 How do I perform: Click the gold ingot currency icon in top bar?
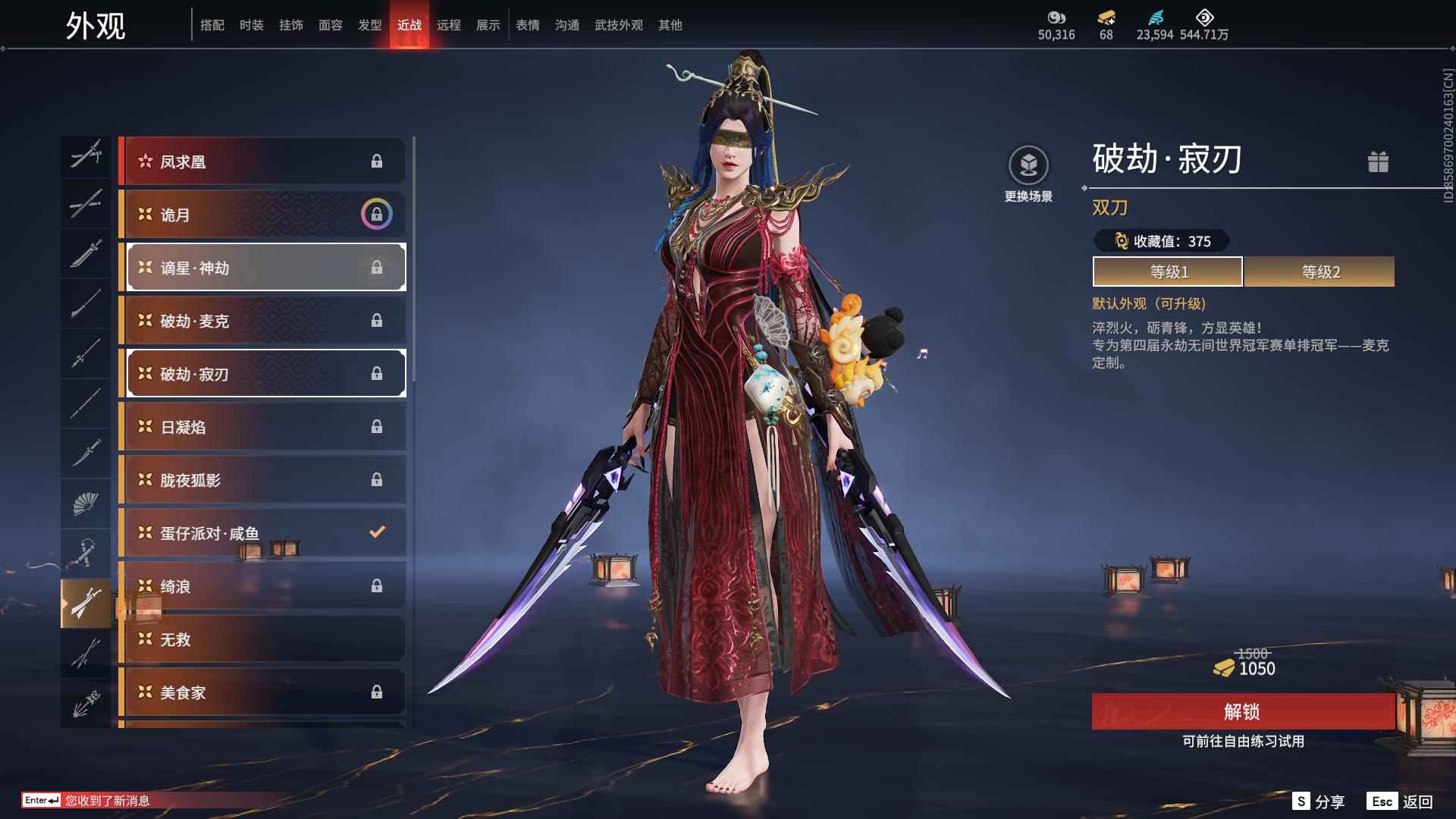tap(1106, 19)
